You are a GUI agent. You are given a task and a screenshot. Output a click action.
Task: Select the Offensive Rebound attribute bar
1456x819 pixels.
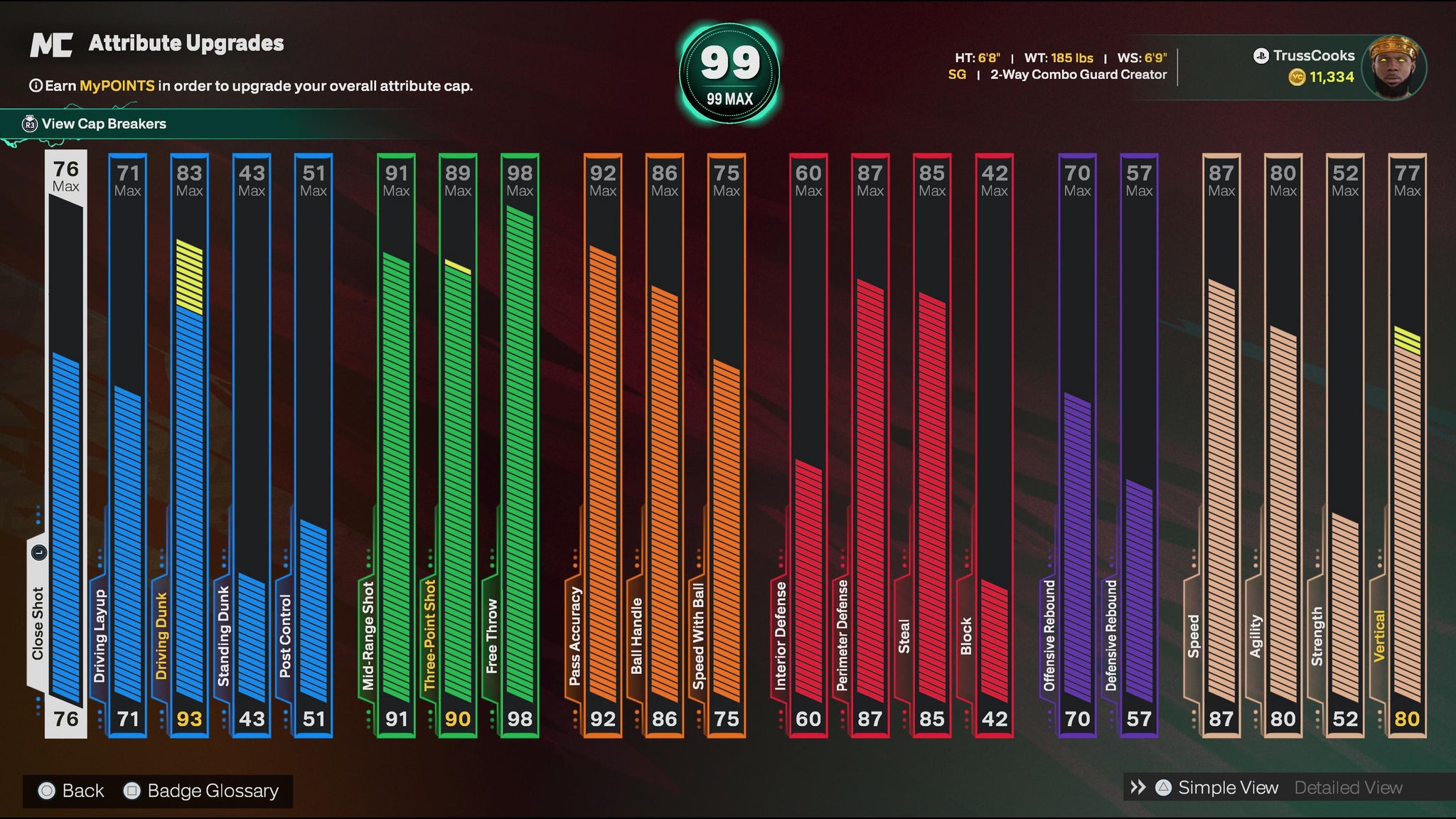[1077, 444]
